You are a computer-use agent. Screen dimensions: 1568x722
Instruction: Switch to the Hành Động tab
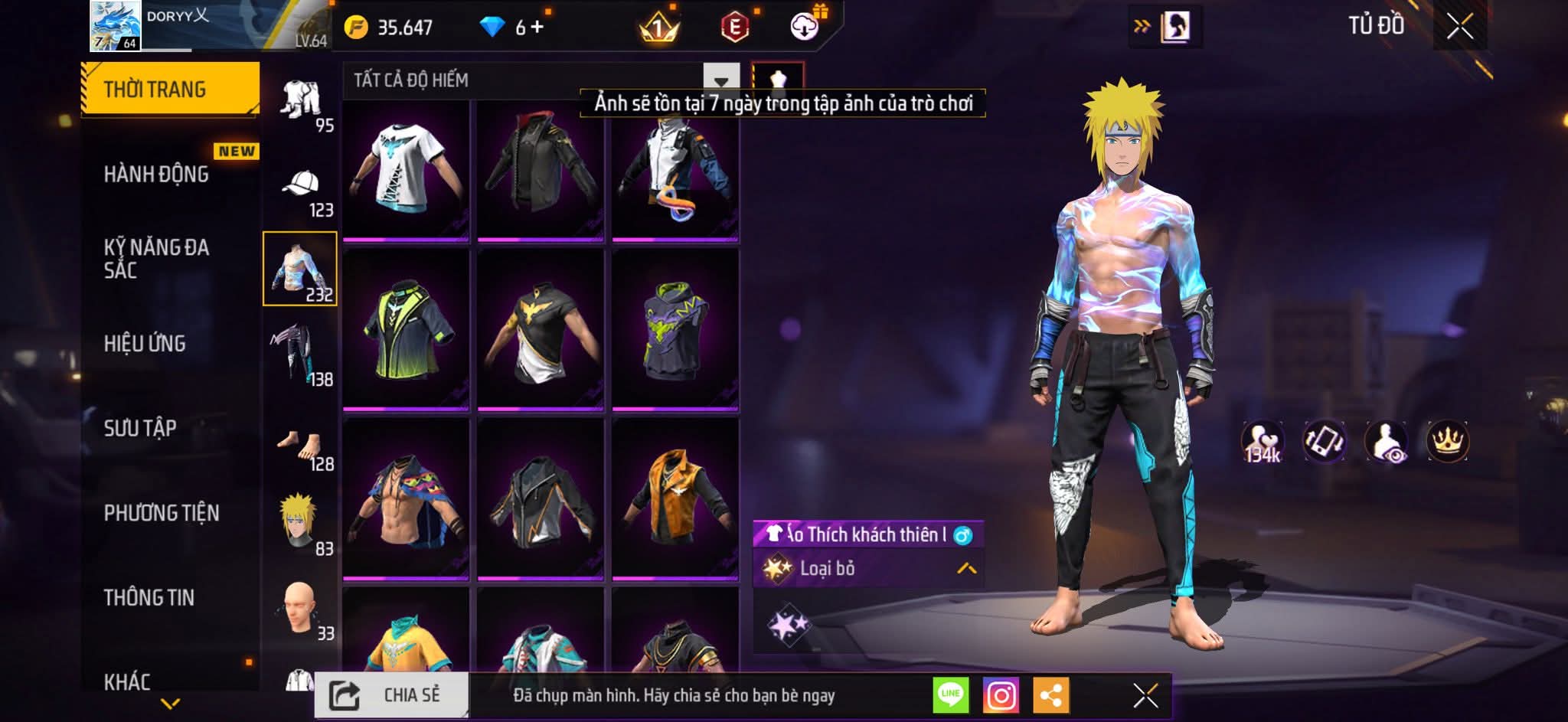(x=156, y=175)
